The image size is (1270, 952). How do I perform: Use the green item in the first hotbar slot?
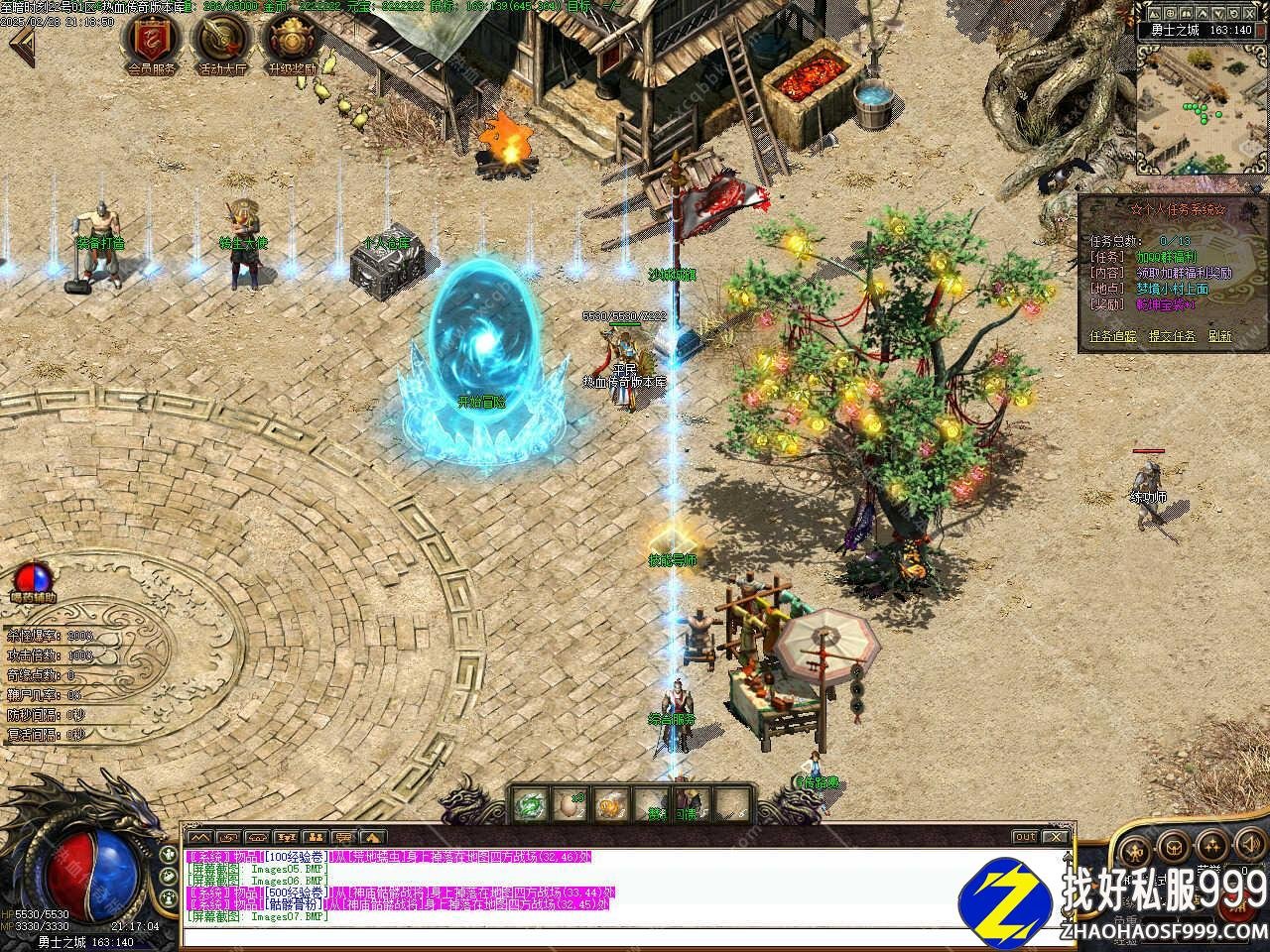click(530, 805)
